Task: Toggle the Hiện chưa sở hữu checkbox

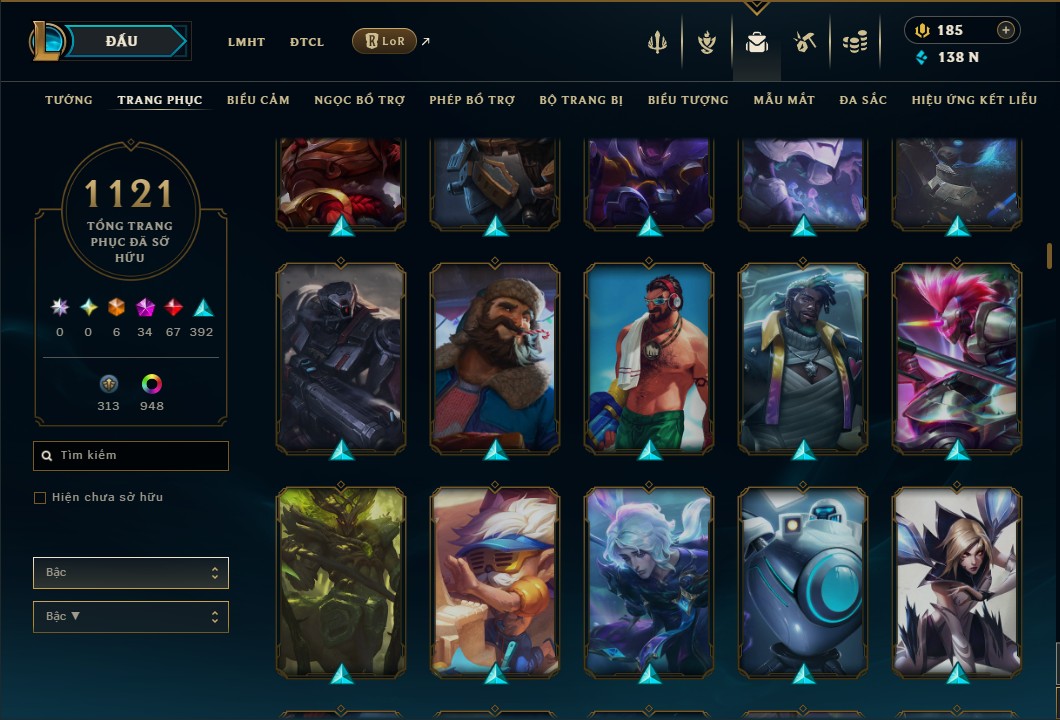Action: pyautogui.click(x=40, y=498)
